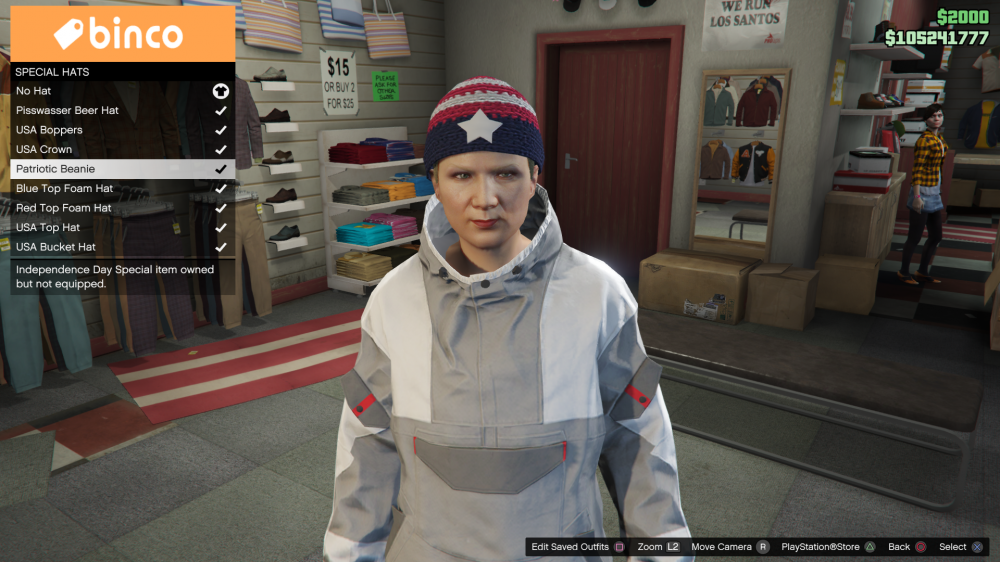
Task: Select the Red Top Foam Hat
Action: click(x=63, y=208)
